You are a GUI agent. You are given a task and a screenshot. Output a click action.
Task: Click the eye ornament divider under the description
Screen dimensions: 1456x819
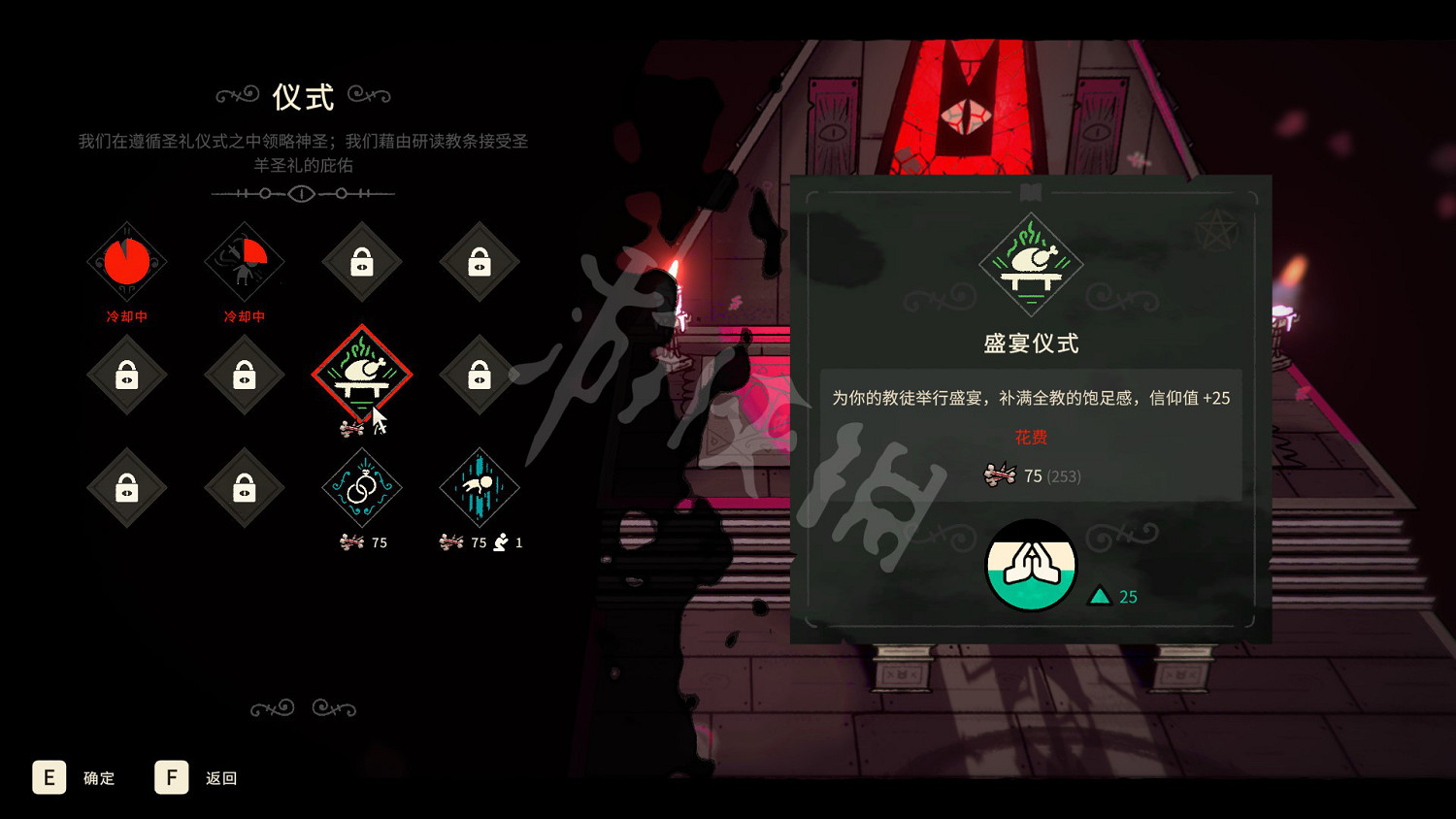click(x=301, y=193)
